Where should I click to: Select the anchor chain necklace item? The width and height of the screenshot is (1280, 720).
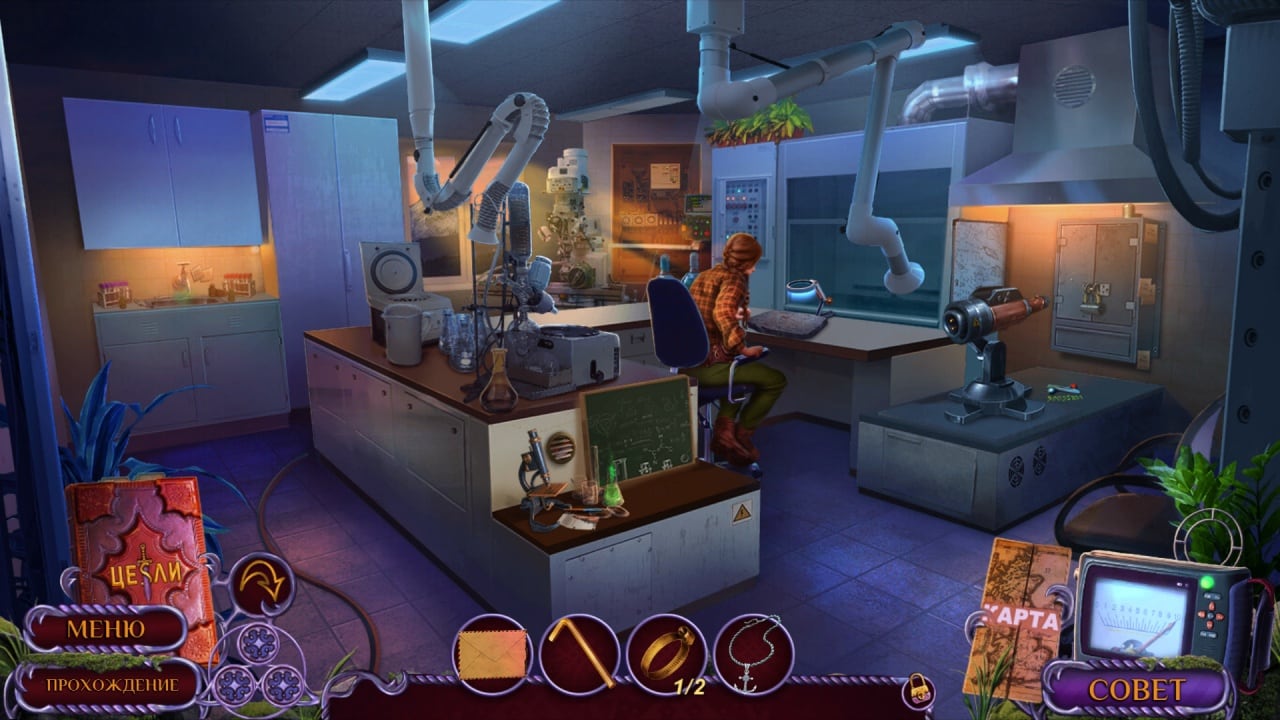click(x=754, y=655)
